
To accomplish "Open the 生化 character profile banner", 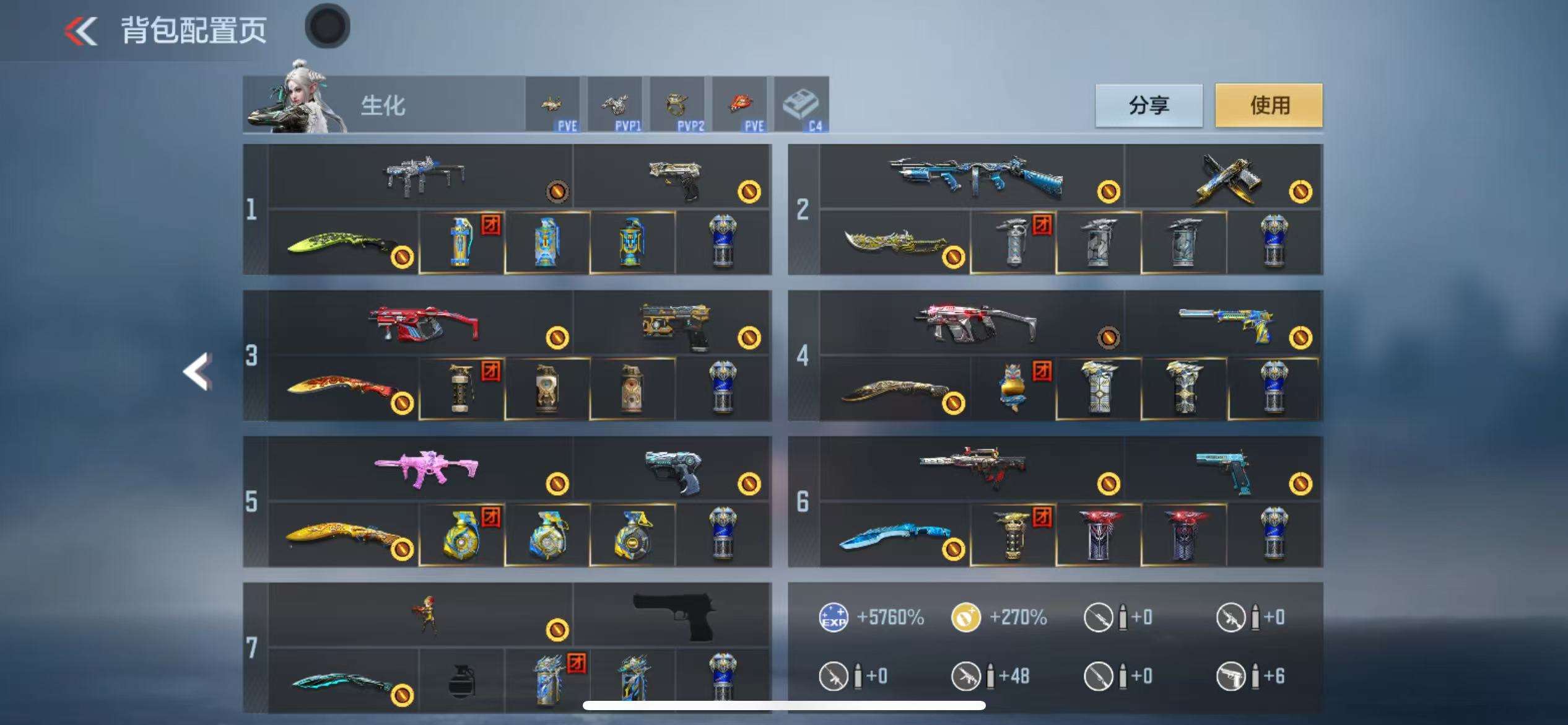I will (384, 105).
